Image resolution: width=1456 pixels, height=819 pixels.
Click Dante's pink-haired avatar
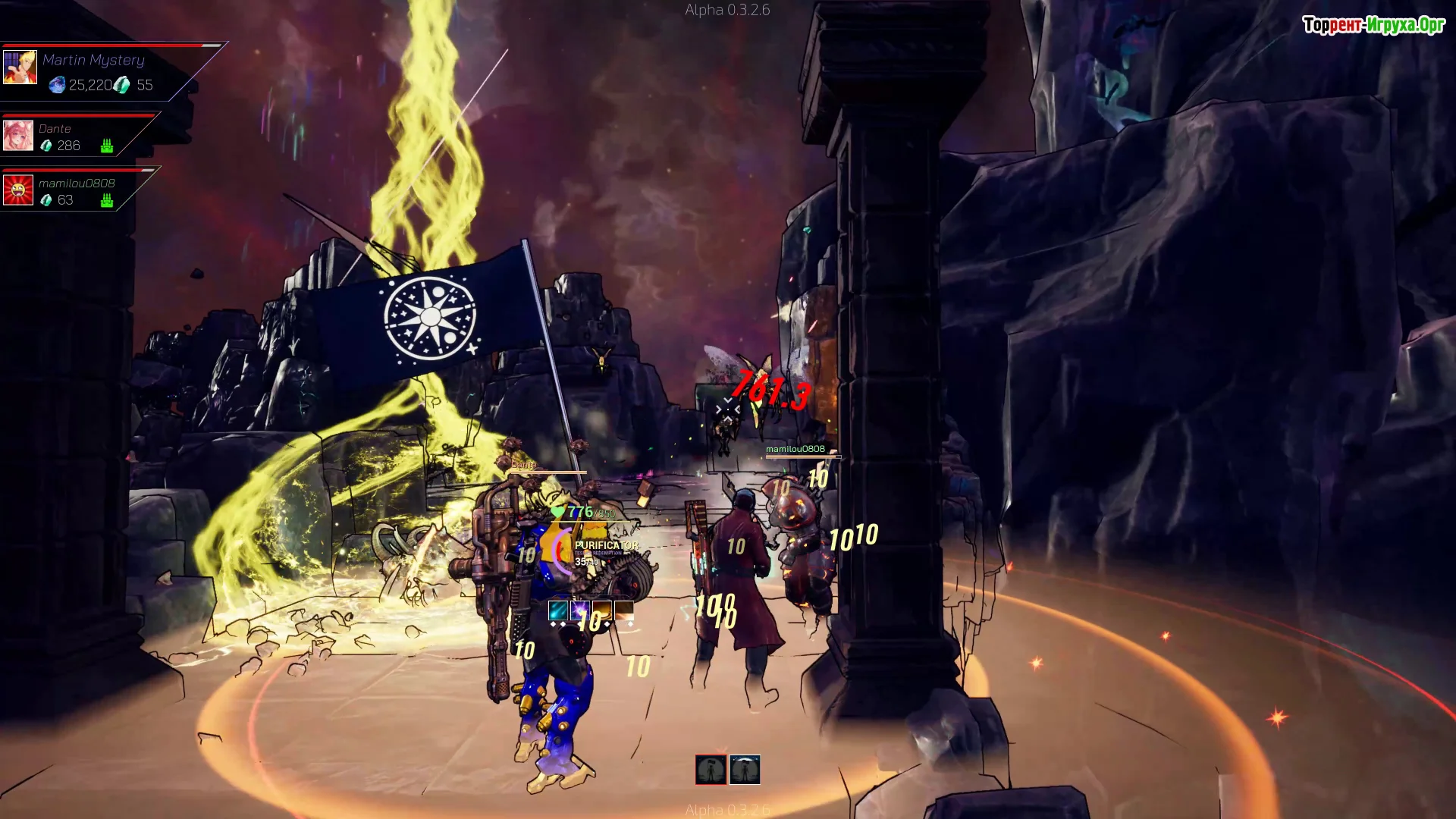point(18,136)
